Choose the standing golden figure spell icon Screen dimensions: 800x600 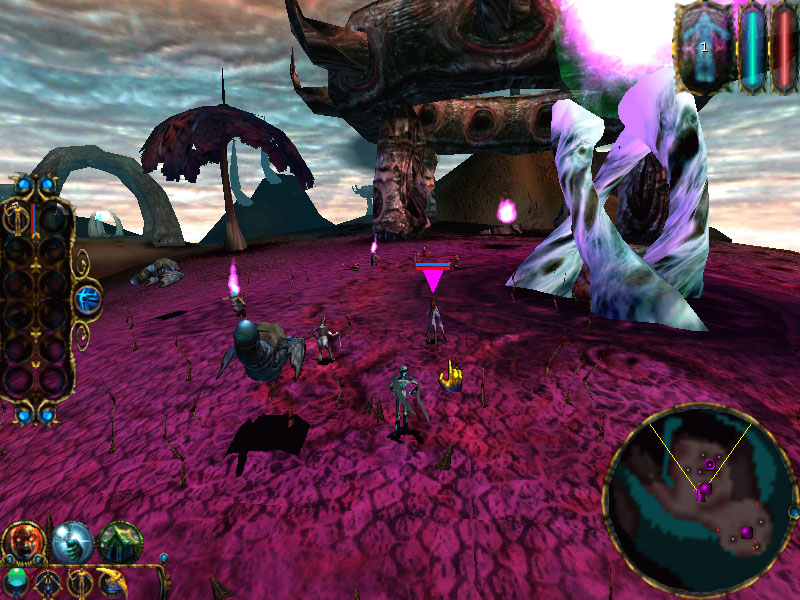point(79,582)
